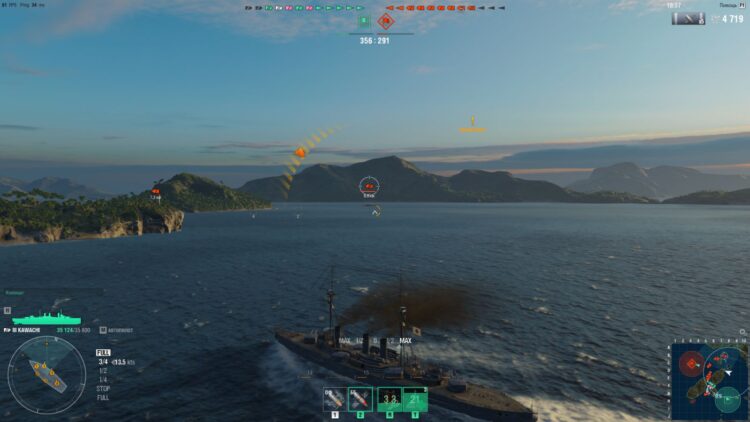
Task: Use the consumable showing 21 timer
Action: [415, 399]
